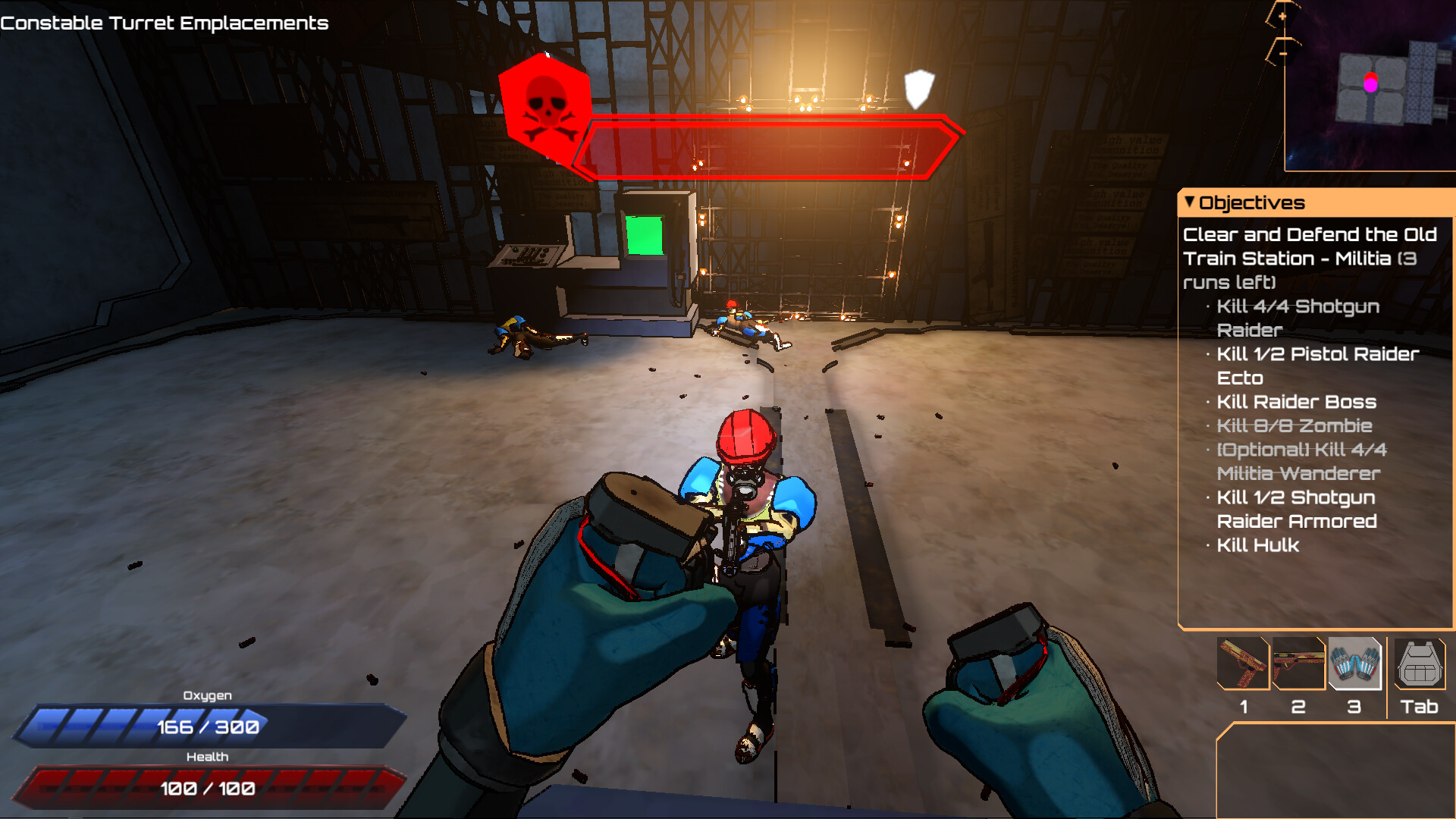Click the Old Train Station mission title
Viewport: 1456px width, 819px height.
pyautogui.click(x=1310, y=258)
